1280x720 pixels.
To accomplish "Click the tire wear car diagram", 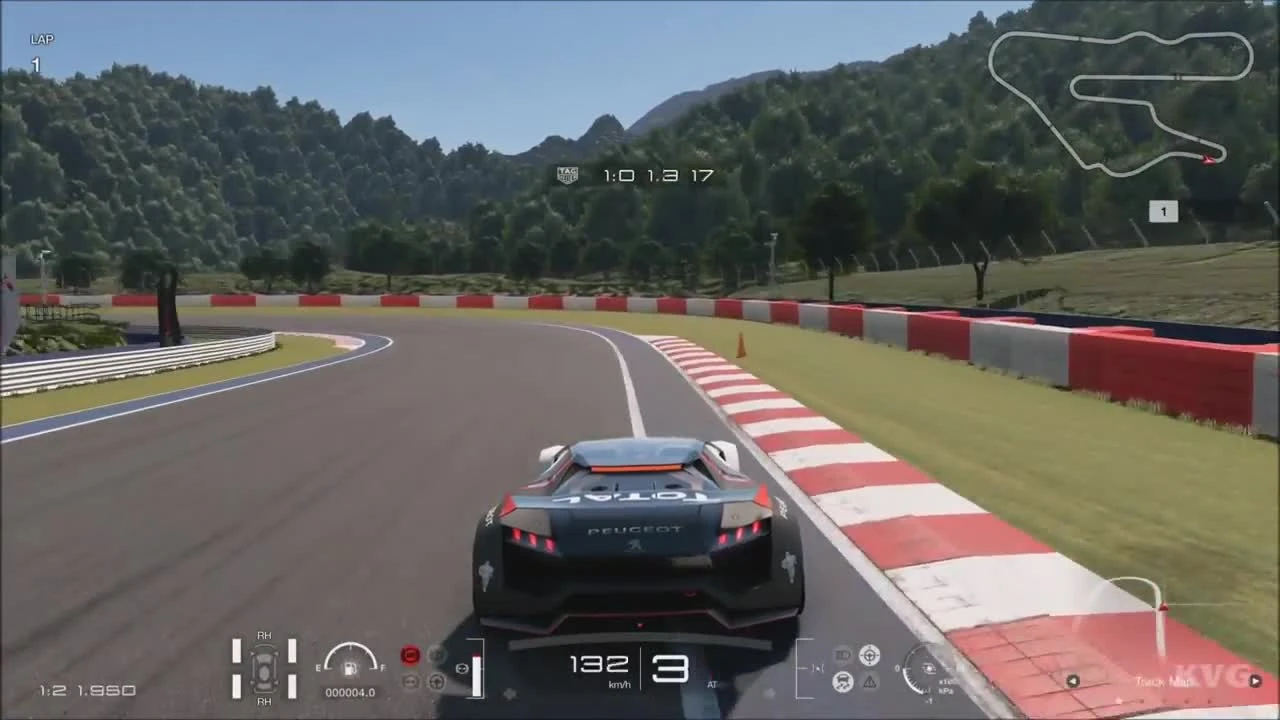I will (263, 672).
